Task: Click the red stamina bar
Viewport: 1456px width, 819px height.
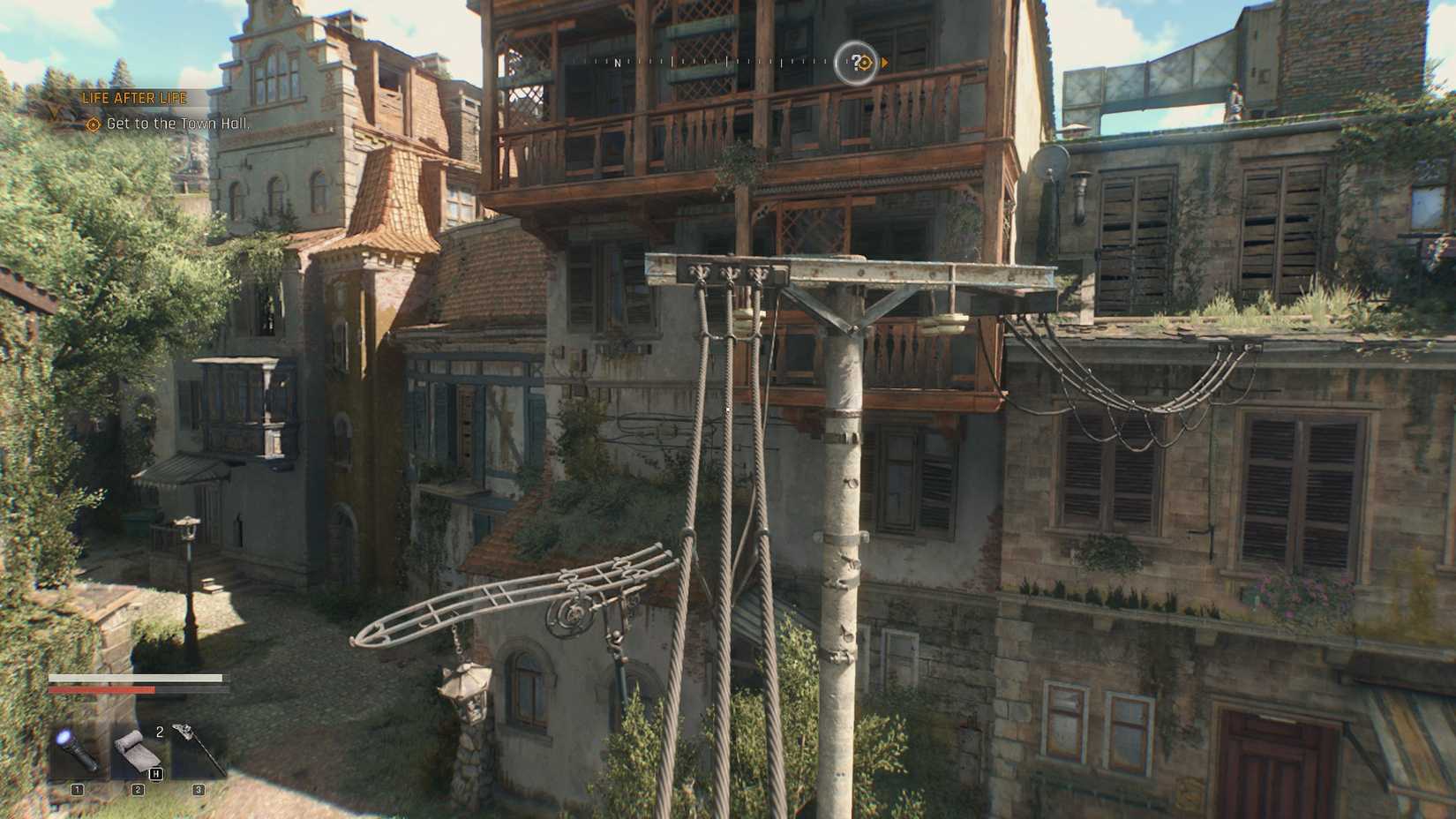Action: 103,691
